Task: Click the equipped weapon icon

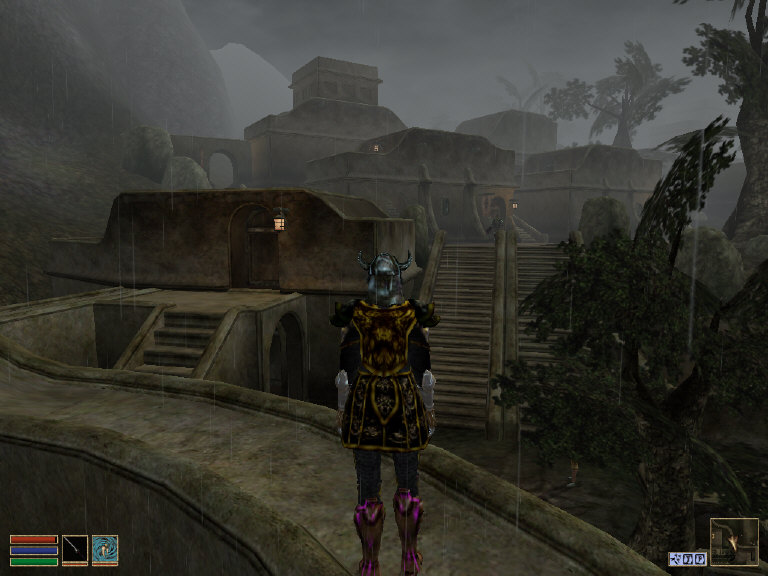Action: pyautogui.click(x=75, y=549)
